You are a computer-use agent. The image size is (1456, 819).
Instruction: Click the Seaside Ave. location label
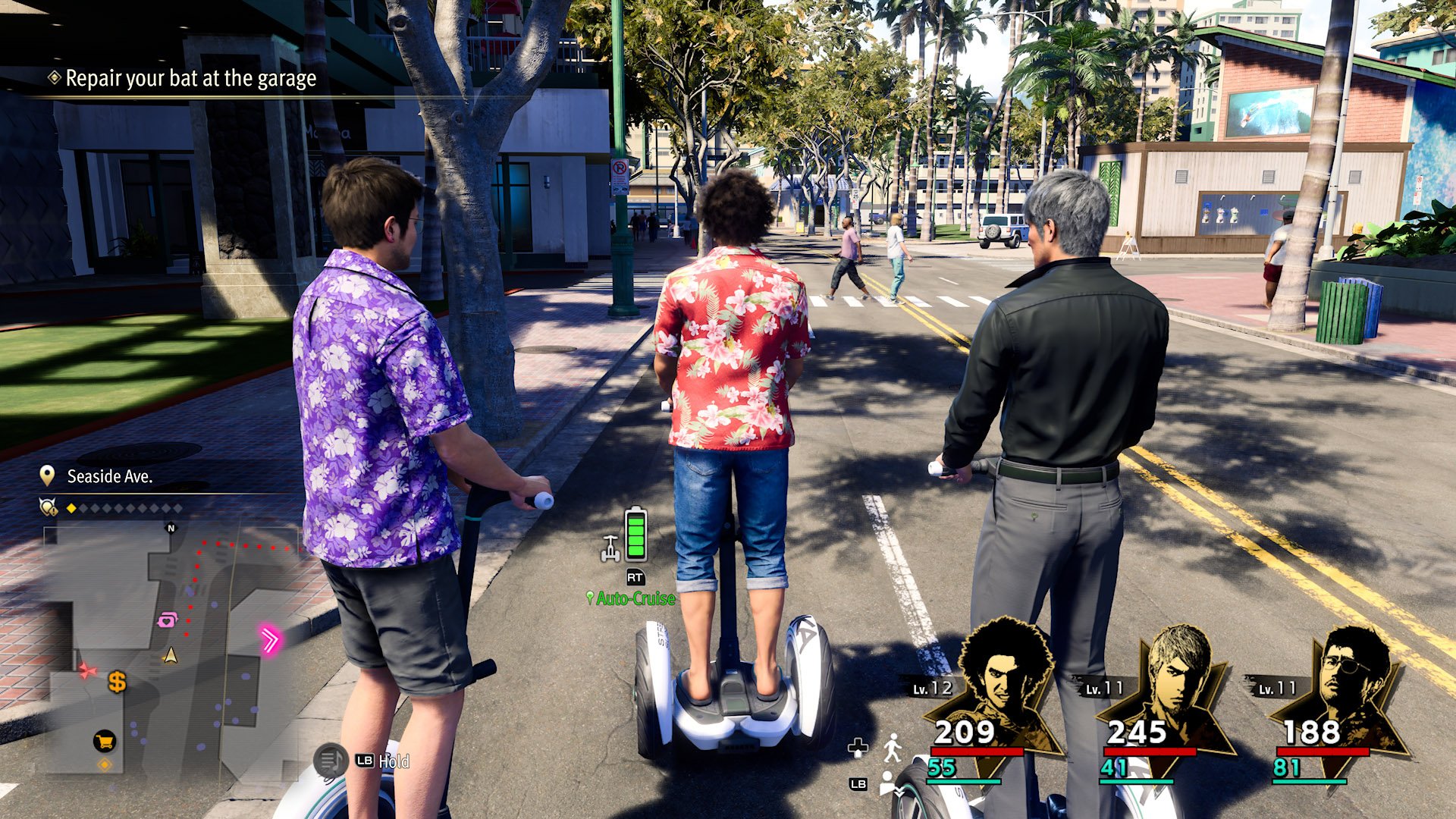[109, 476]
